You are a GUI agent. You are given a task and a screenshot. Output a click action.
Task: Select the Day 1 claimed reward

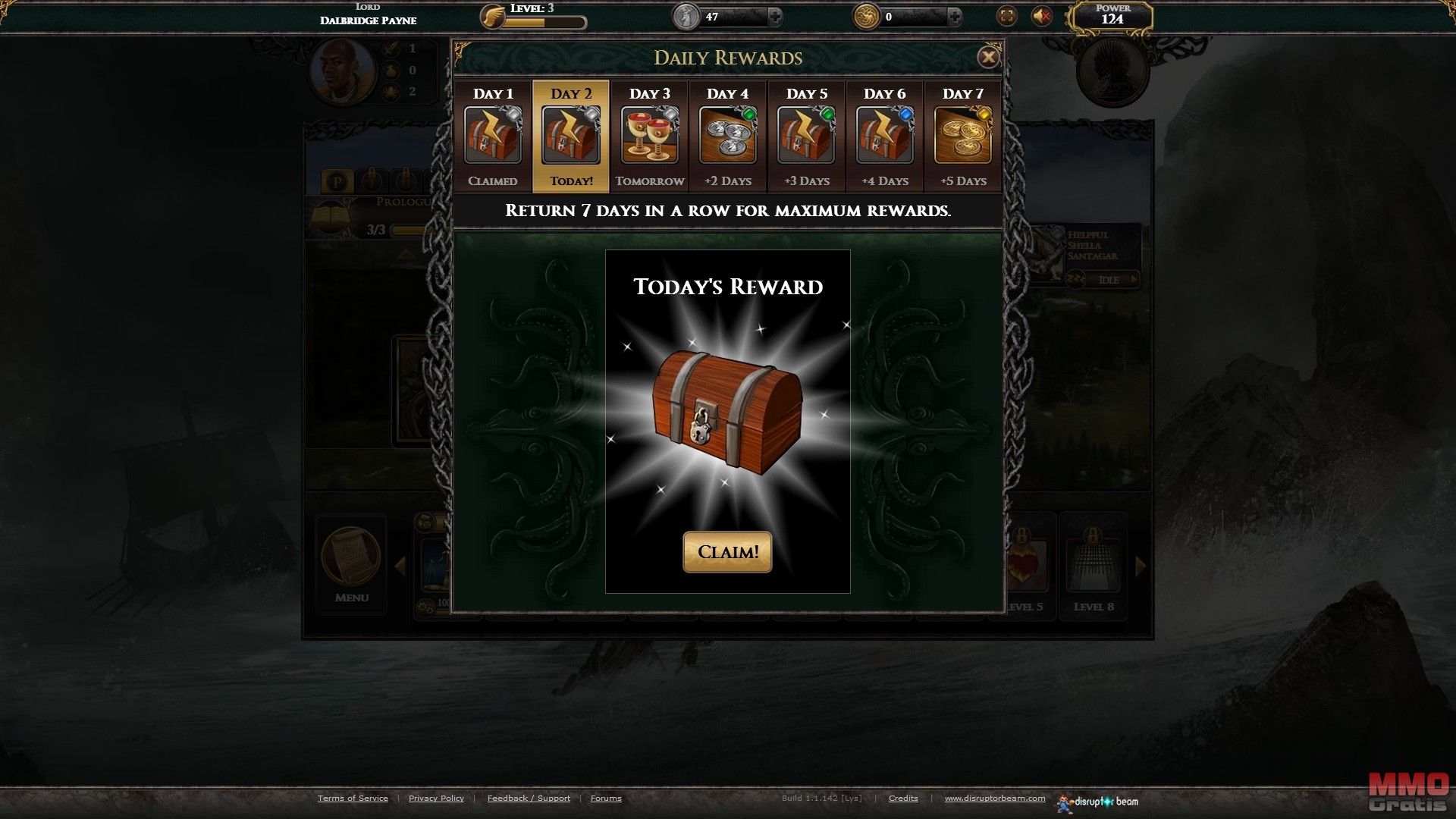(x=493, y=135)
